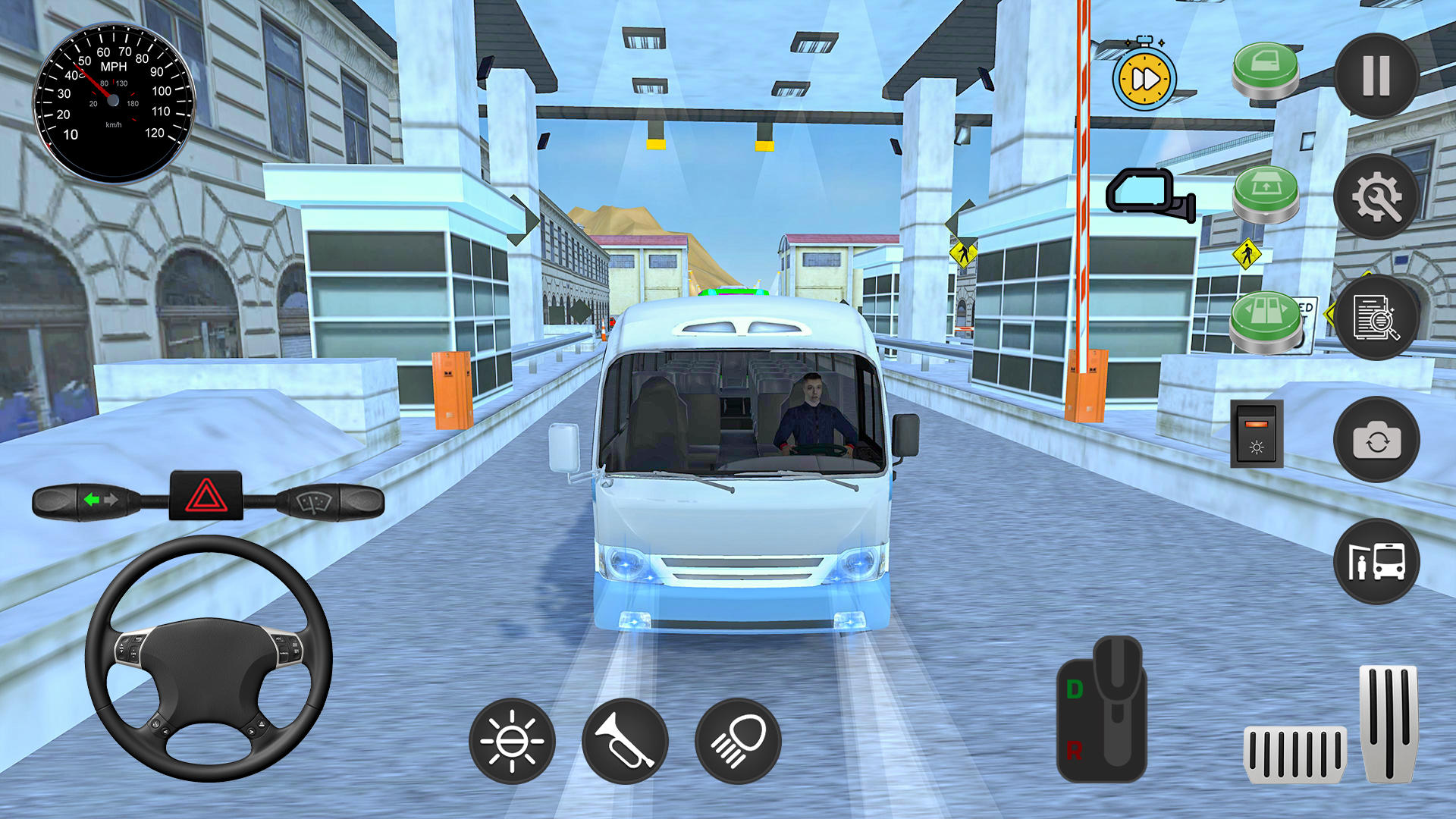Viewport: 1456px width, 819px height.
Task: Open the bus stop passenger panel
Action: pos(1377,561)
